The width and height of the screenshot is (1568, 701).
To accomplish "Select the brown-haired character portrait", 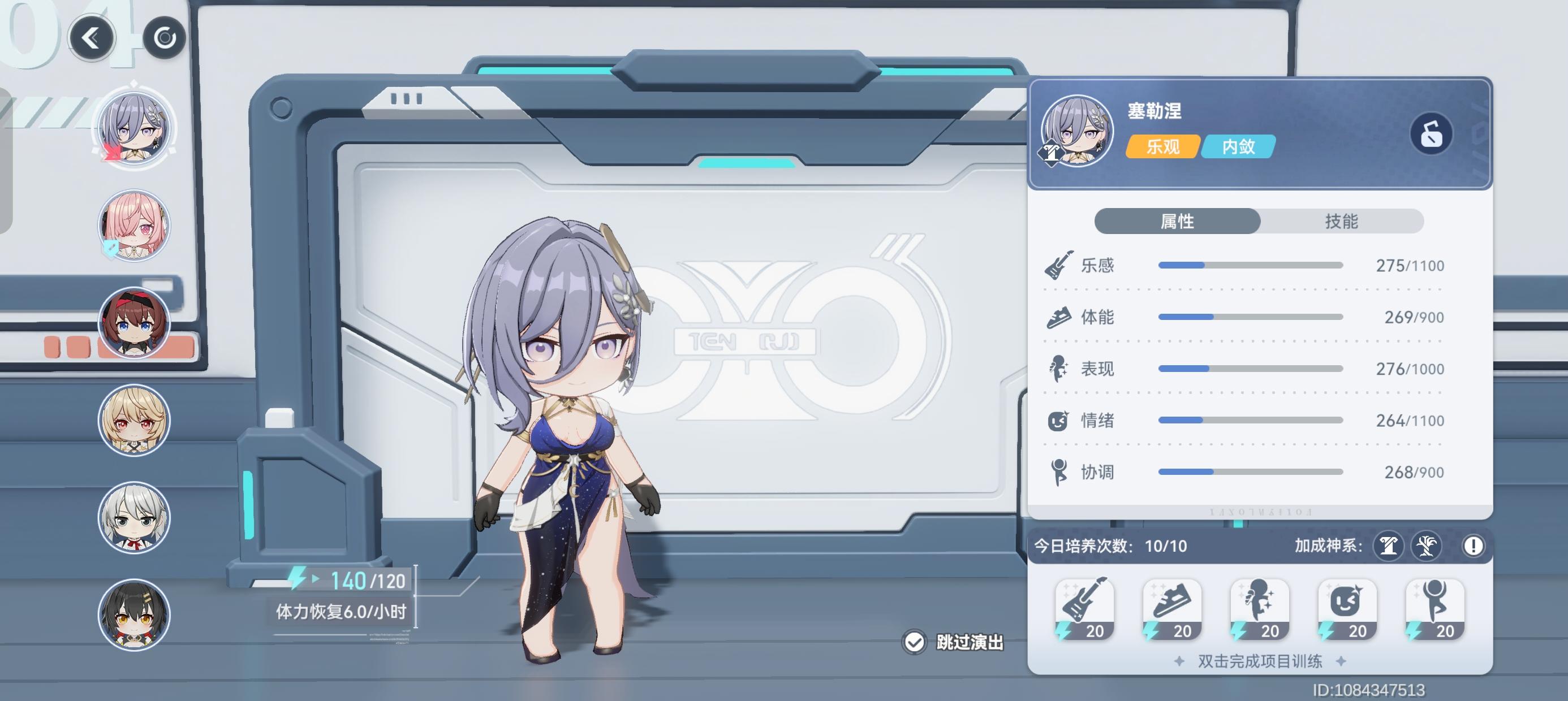I will [135, 322].
